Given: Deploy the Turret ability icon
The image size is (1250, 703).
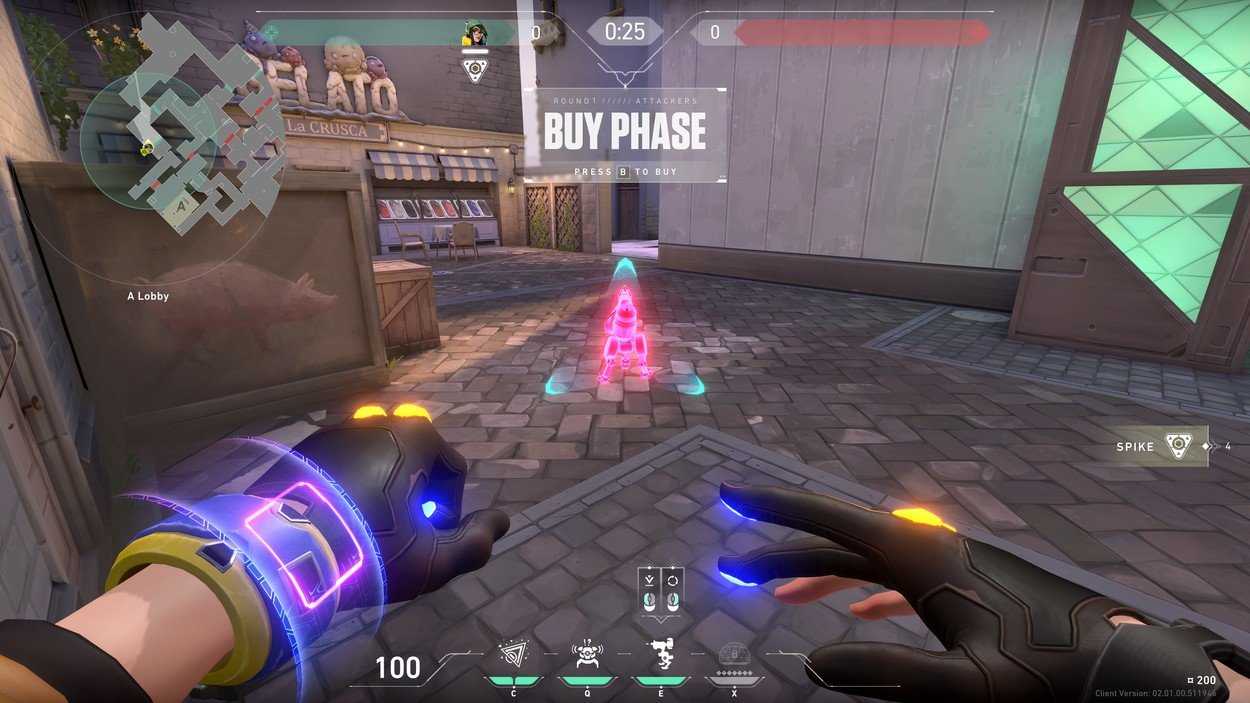Looking at the screenshot, I should [660, 655].
